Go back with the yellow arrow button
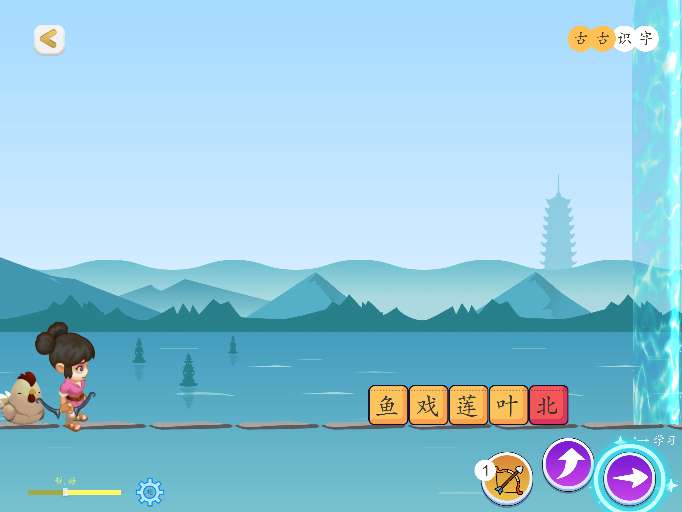Viewport: 682px width, 512px height. [49, 40]
